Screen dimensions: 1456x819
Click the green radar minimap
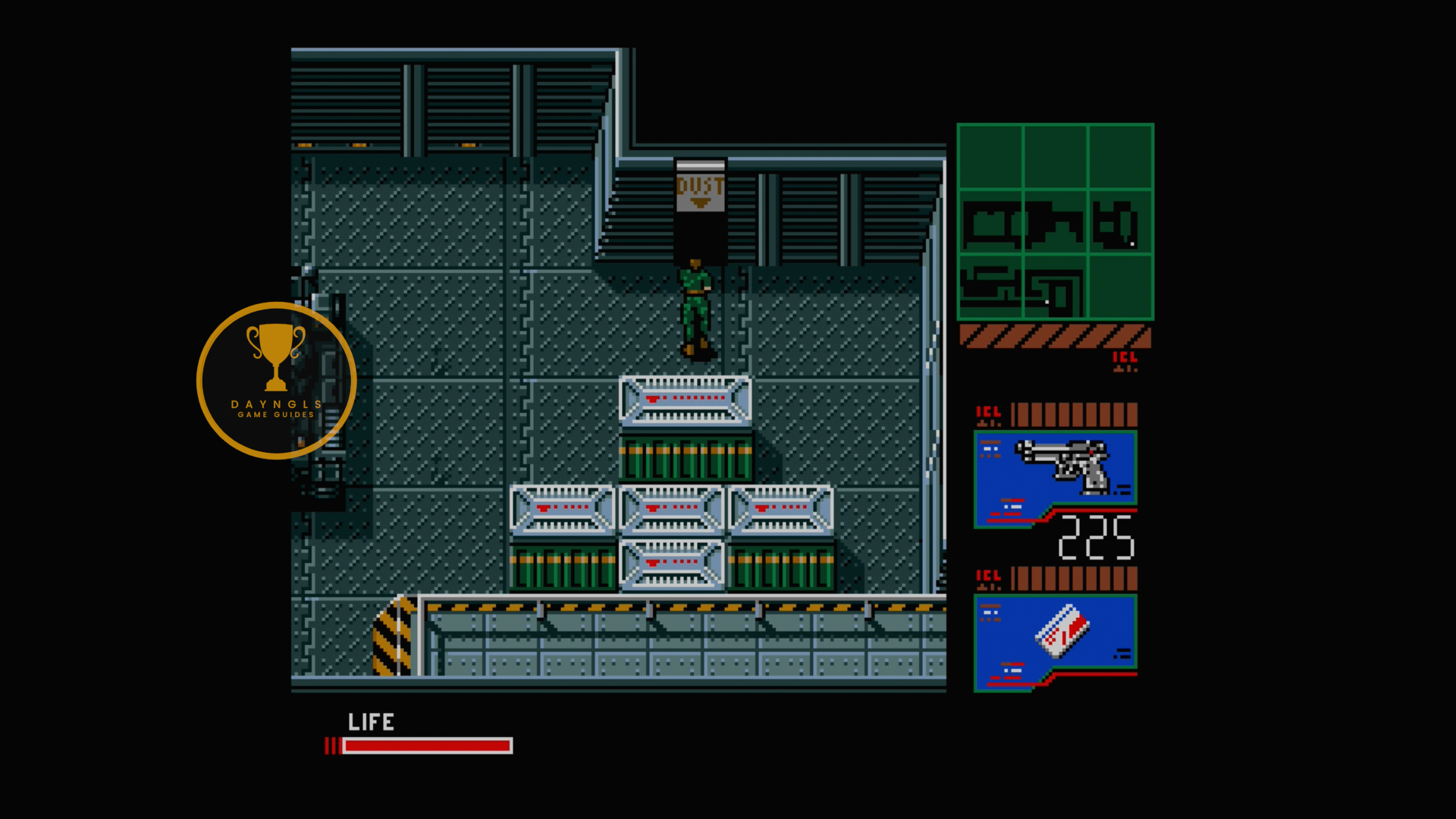1055,222
